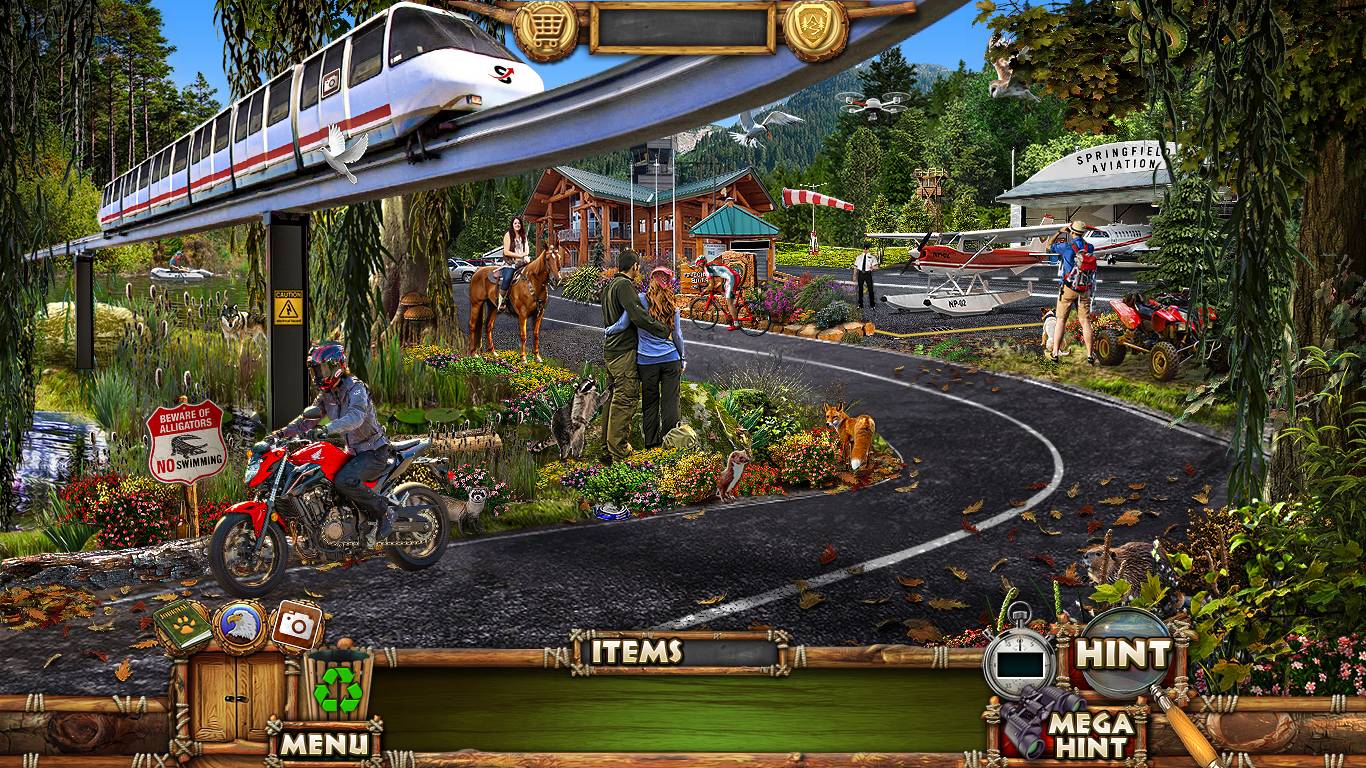Open the camera photo icon
1366x768 pixels.
[296, 626]
